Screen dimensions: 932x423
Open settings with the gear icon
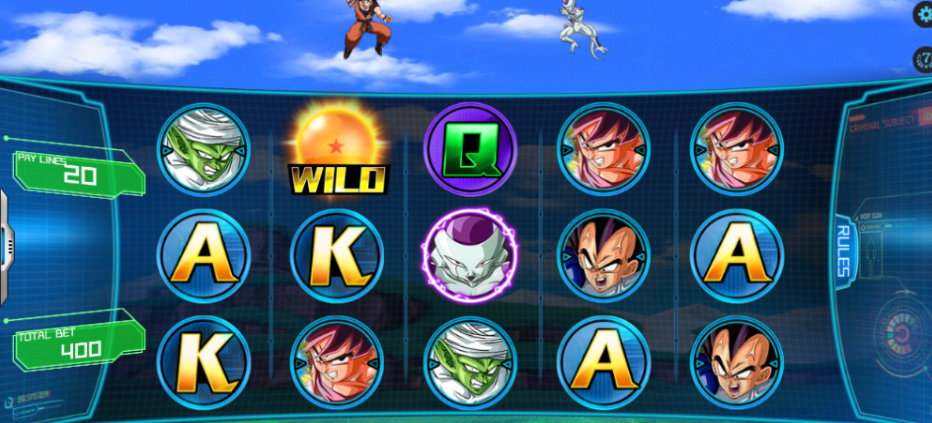tap(924, 14)
